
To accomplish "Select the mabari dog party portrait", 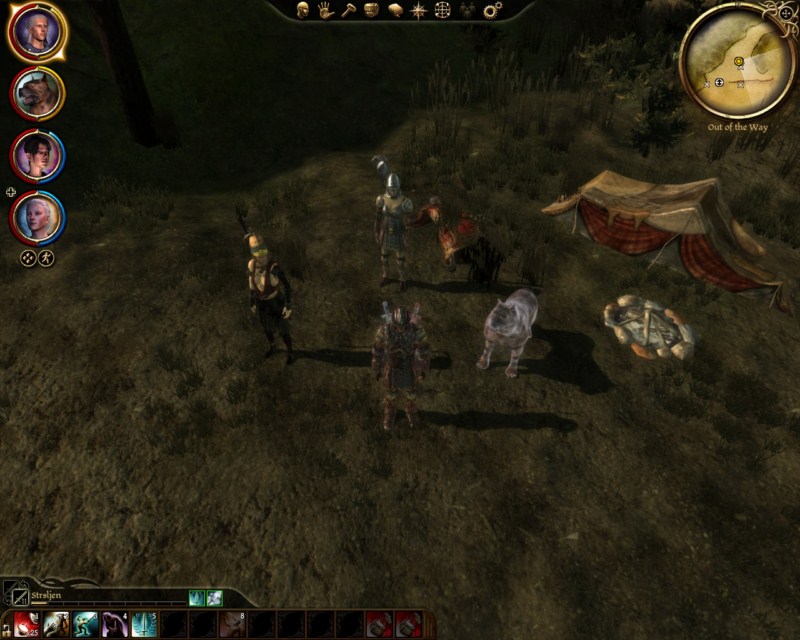I will tap(38, 94).
